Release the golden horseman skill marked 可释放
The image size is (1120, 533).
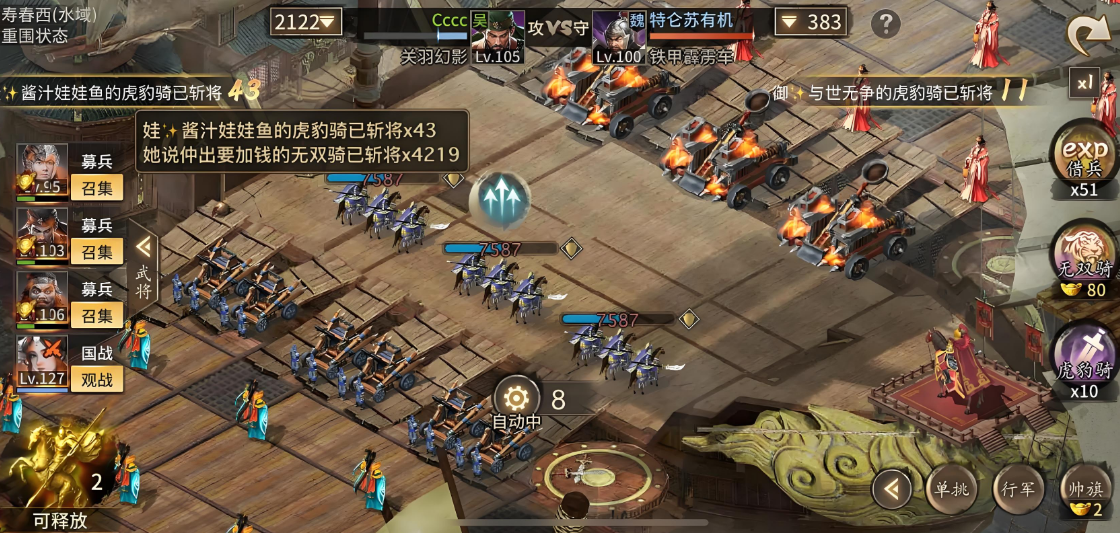(x=58, y=478)
